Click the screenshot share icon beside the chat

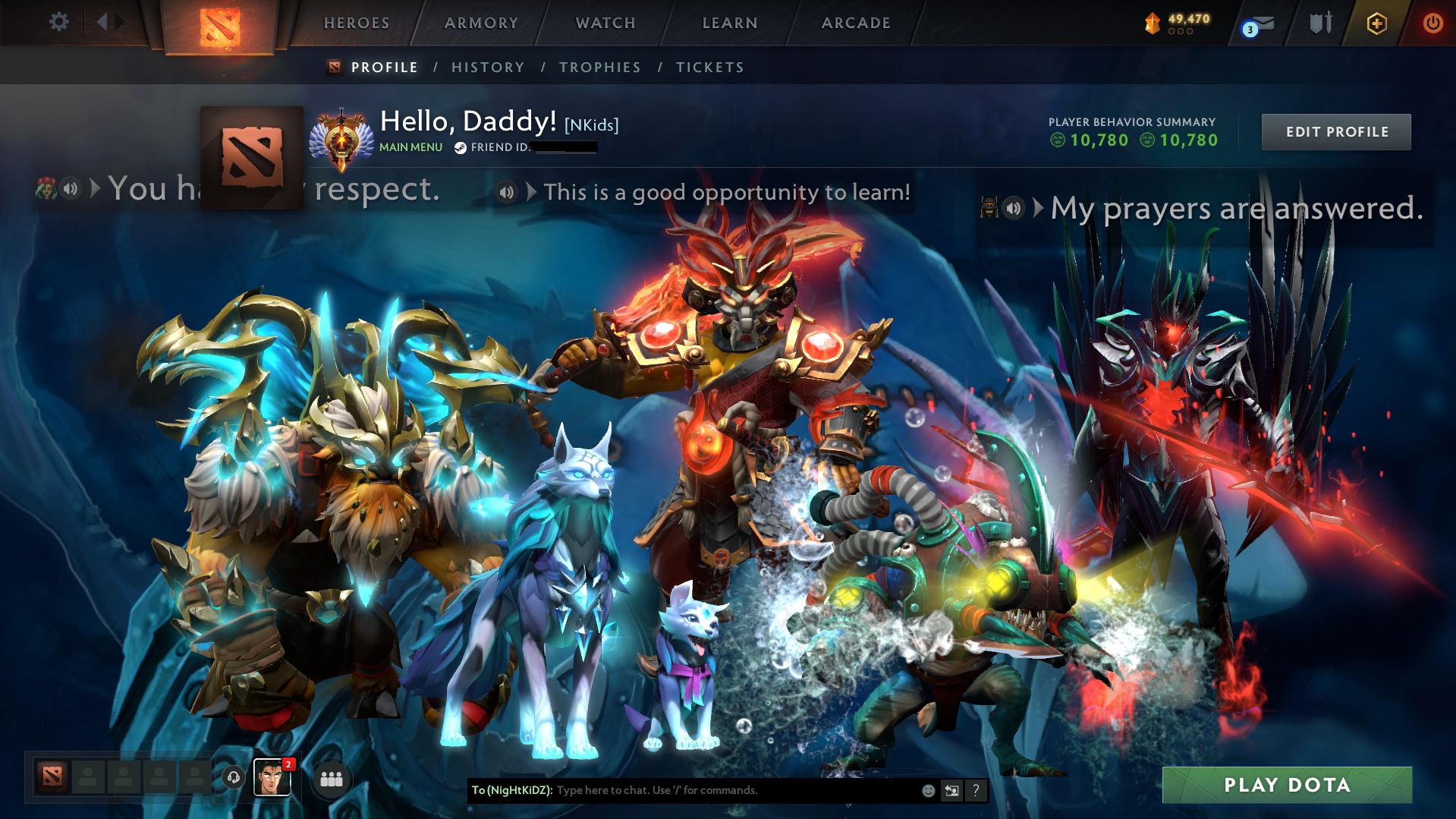(951, 790)
